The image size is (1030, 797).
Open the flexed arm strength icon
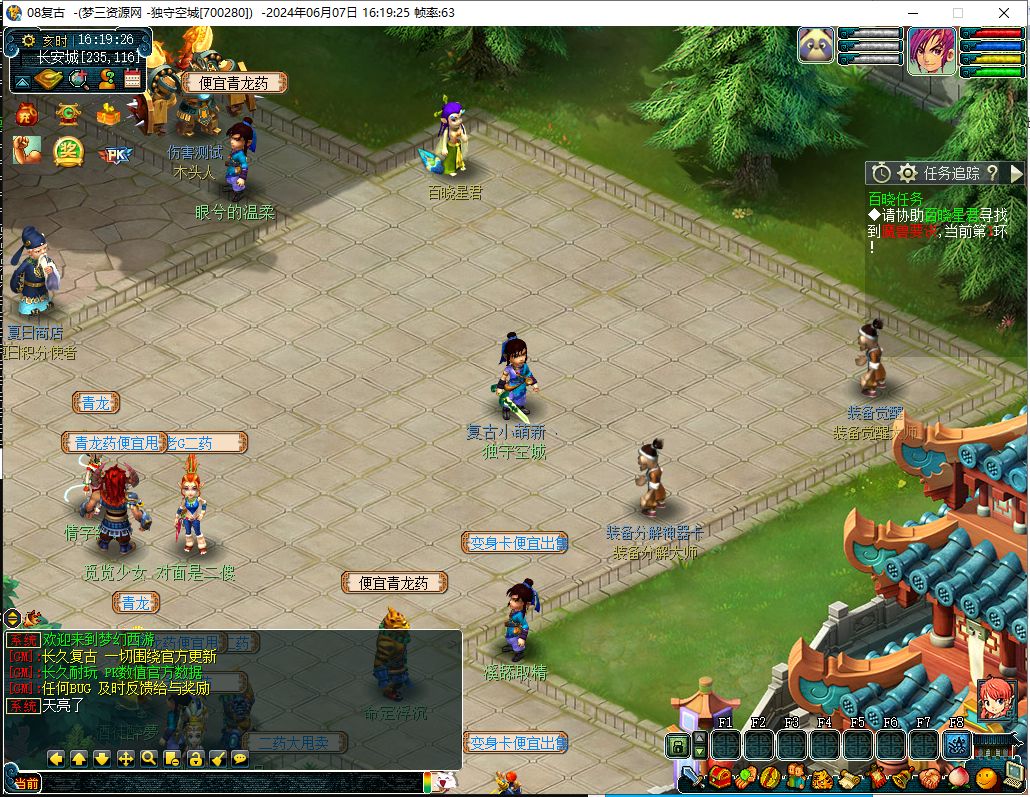click(x=27, y=151)
